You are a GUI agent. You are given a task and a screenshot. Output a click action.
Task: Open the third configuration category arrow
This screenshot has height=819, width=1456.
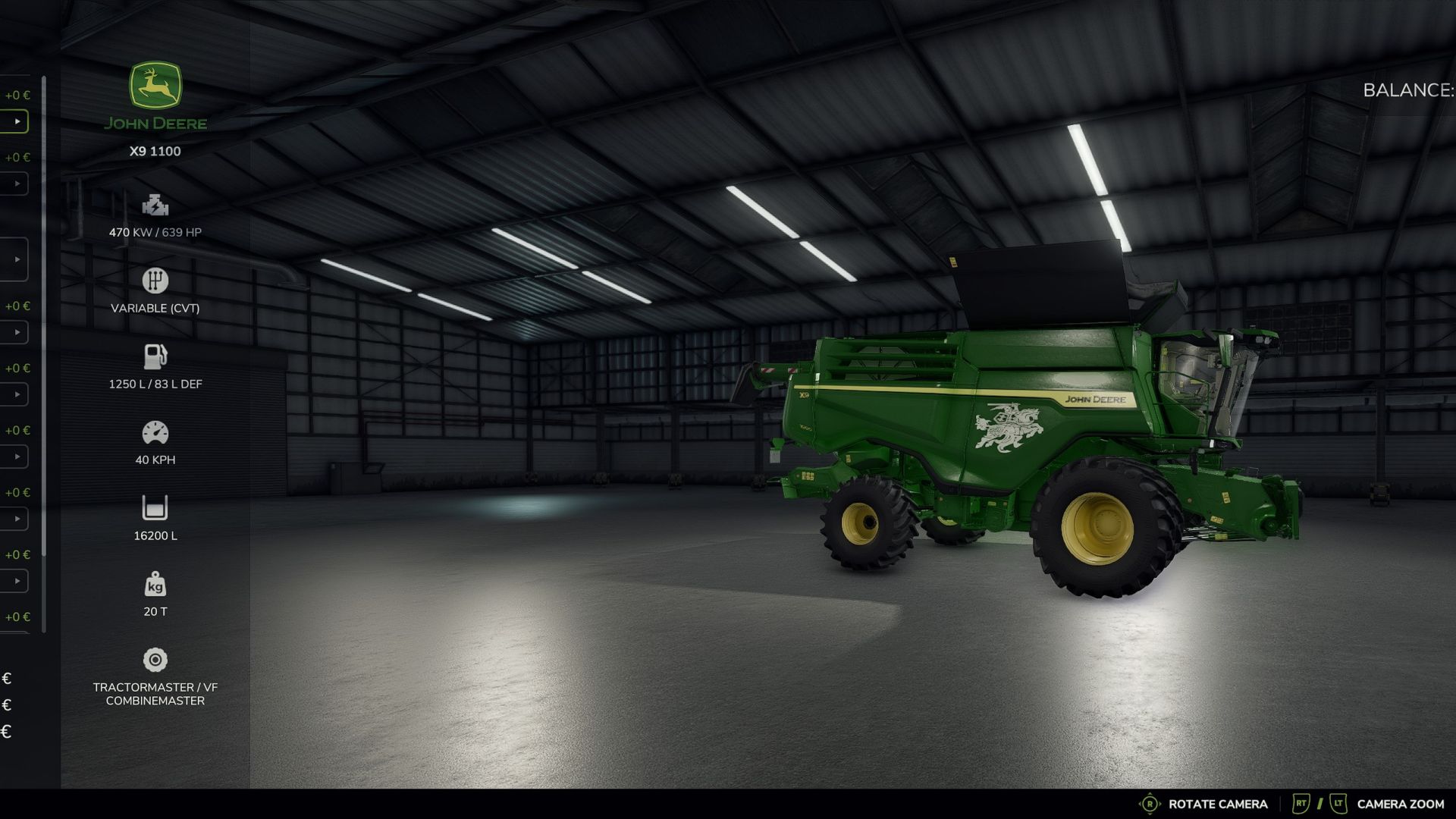(17, 259)
